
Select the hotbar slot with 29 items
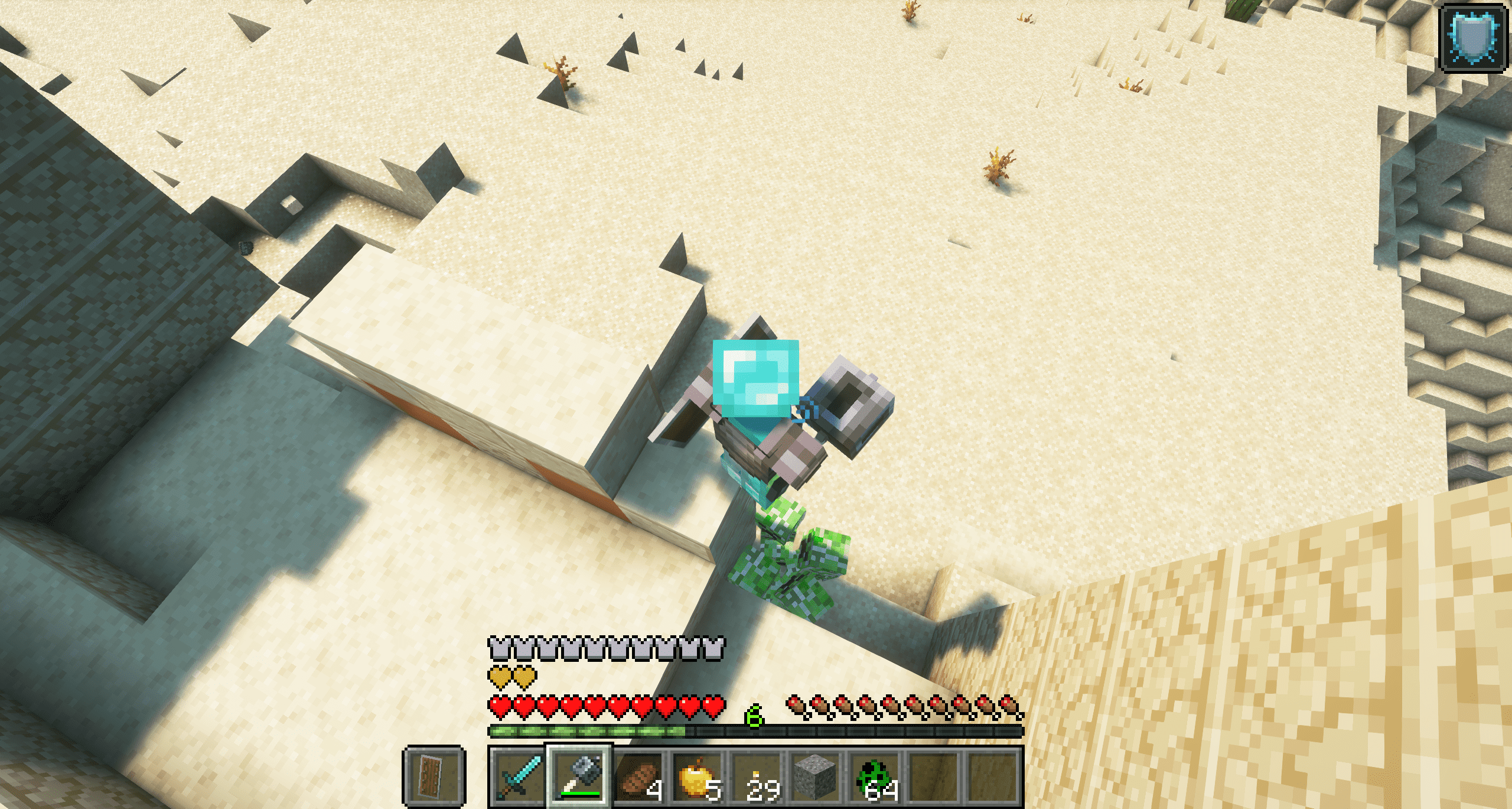pos(757,776)
